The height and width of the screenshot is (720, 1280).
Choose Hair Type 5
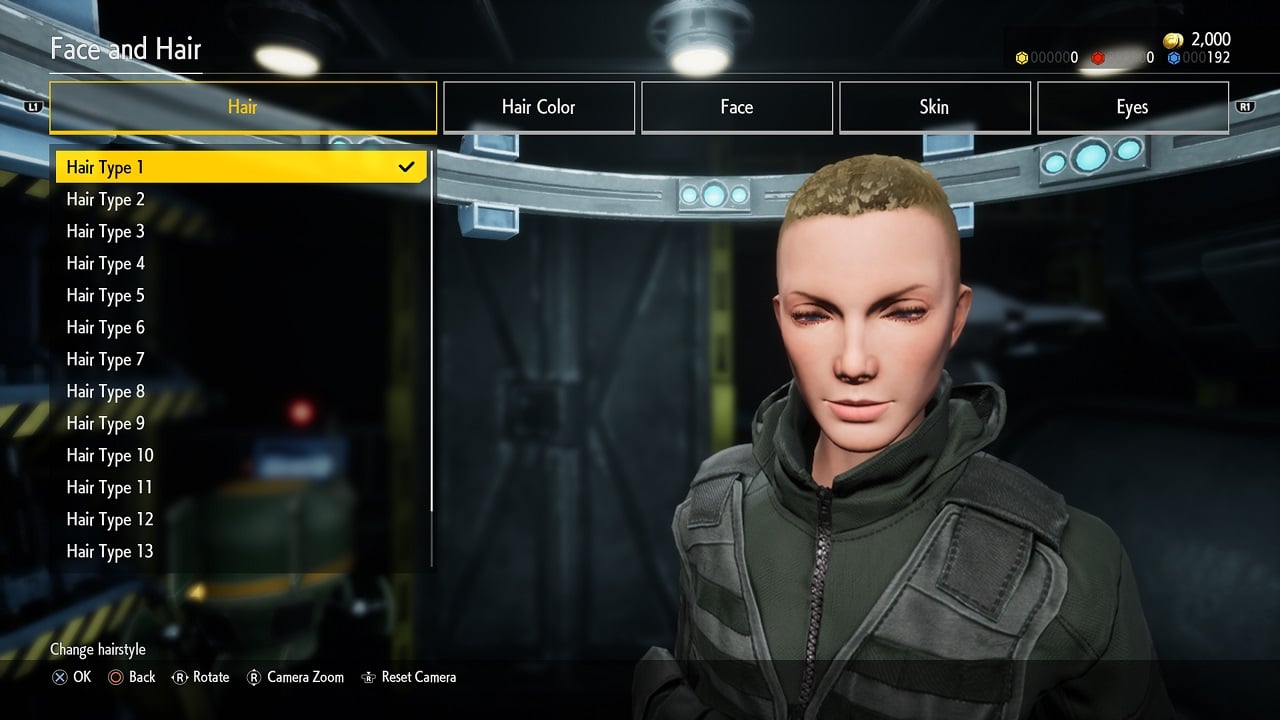[240, 295]
